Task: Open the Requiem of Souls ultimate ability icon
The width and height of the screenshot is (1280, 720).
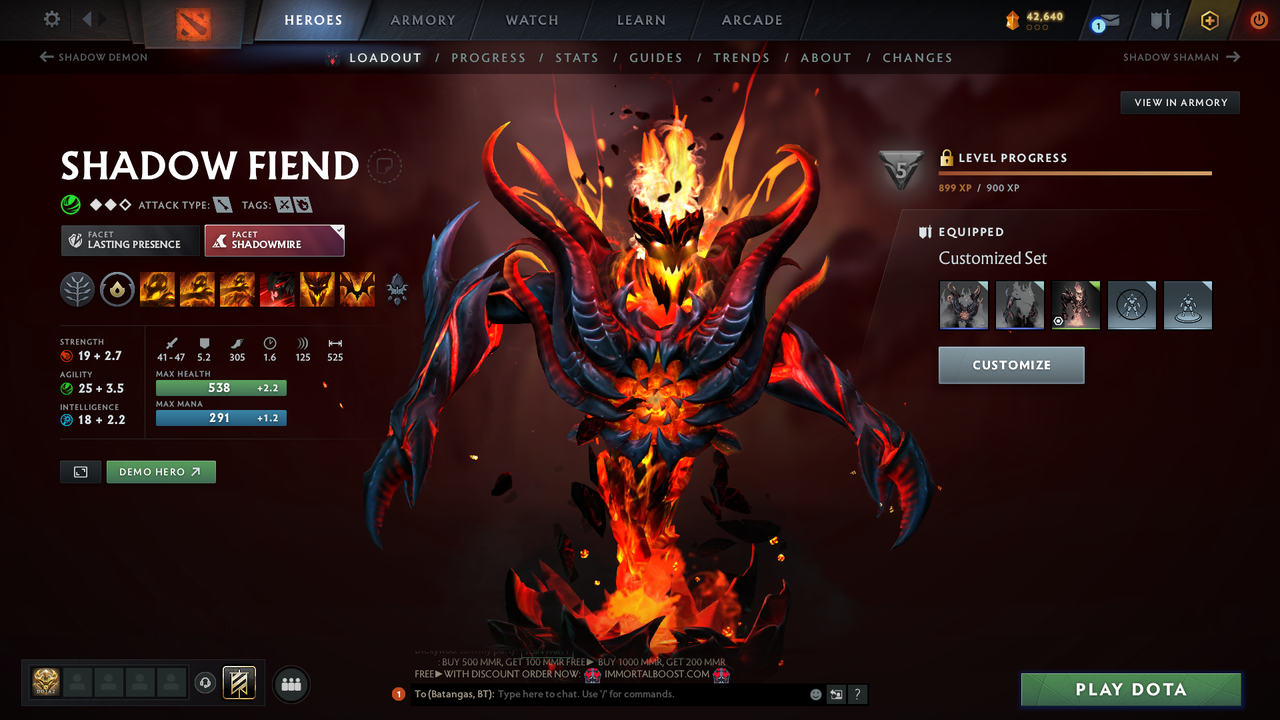Action: pos(357,289)
